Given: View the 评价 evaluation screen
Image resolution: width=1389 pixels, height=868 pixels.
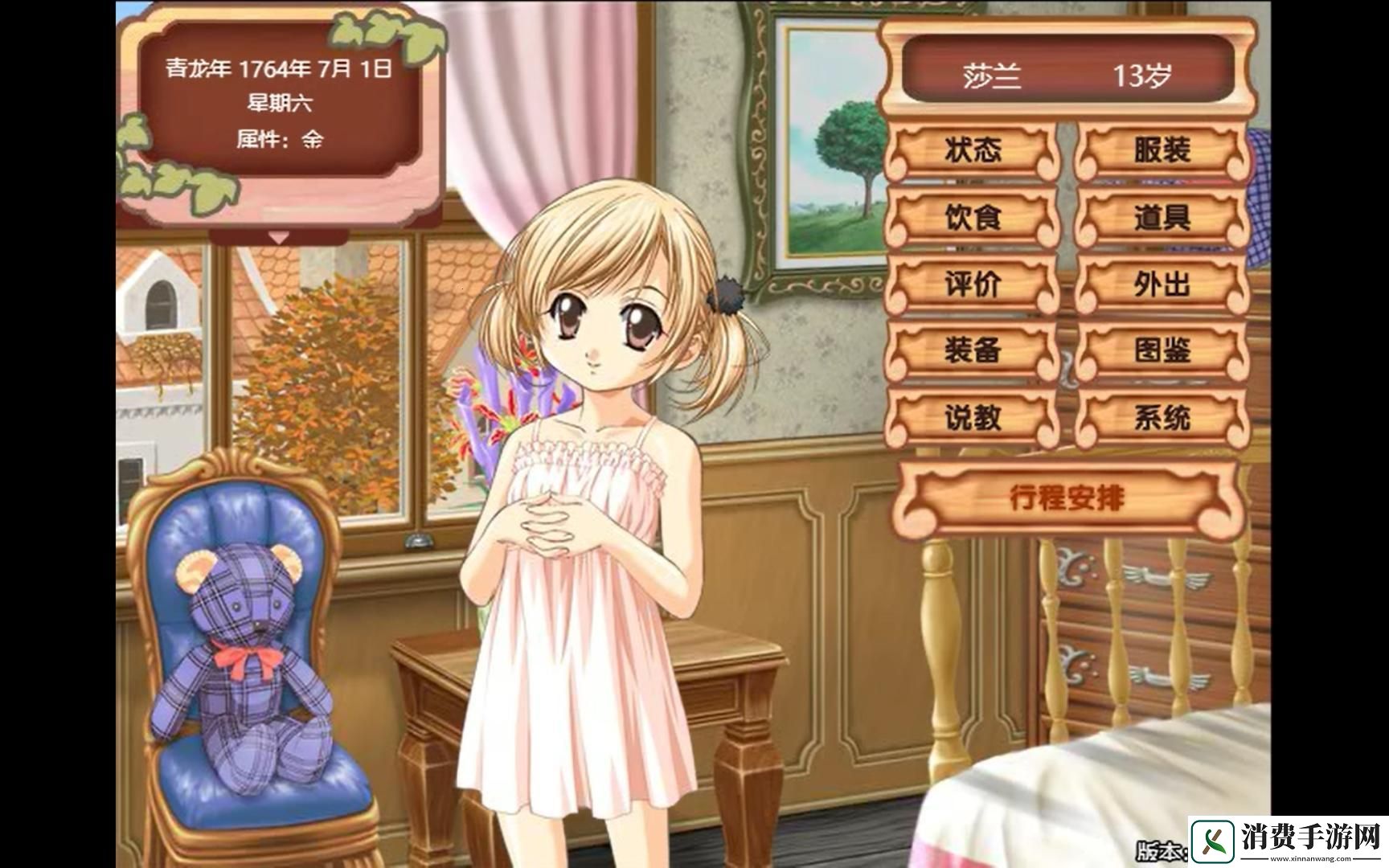Looking at the screenshot, I should click(974, 285).
